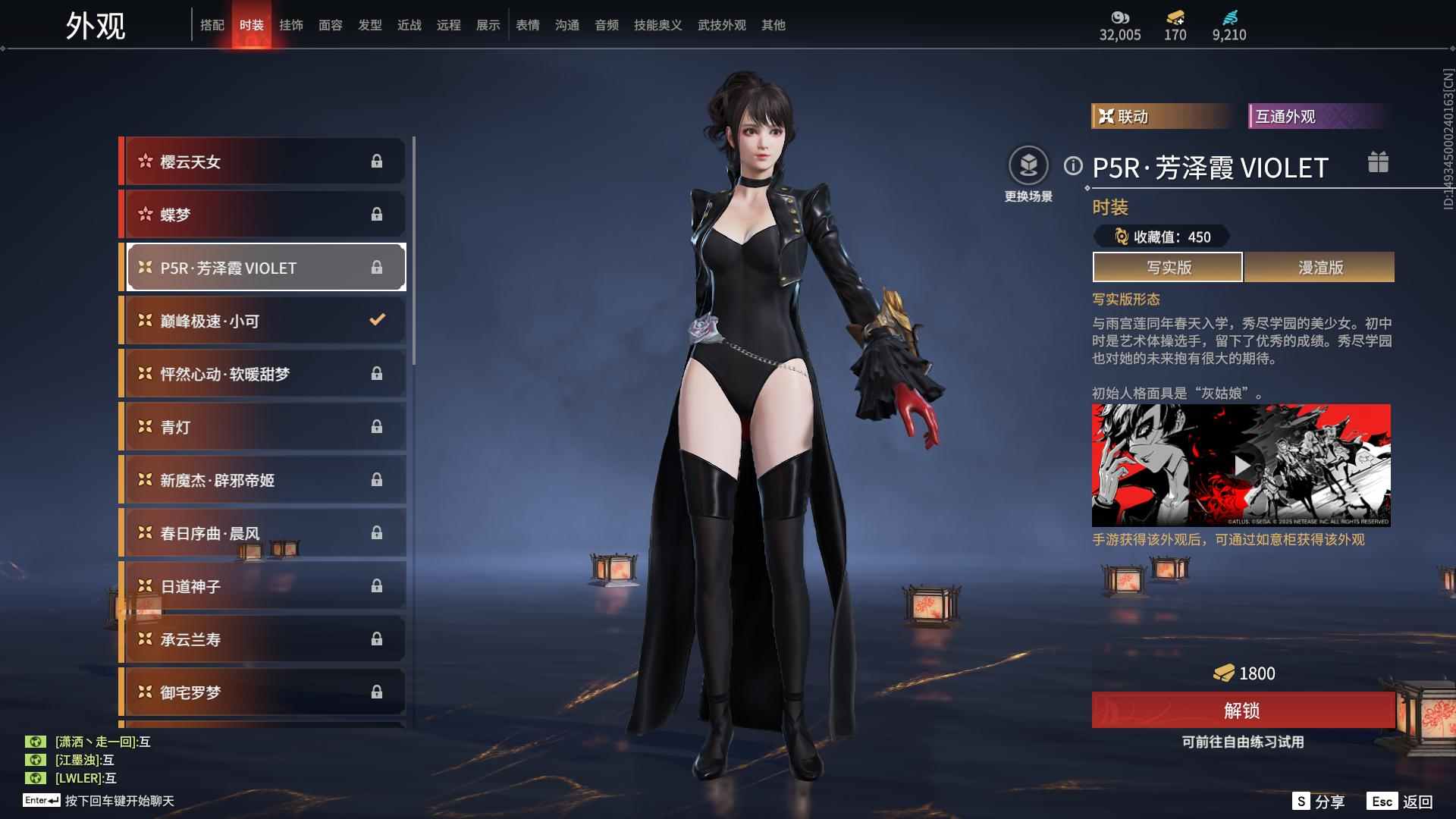
Task: Share the outfit with the 分享 button
Action: coord(1319,802)
